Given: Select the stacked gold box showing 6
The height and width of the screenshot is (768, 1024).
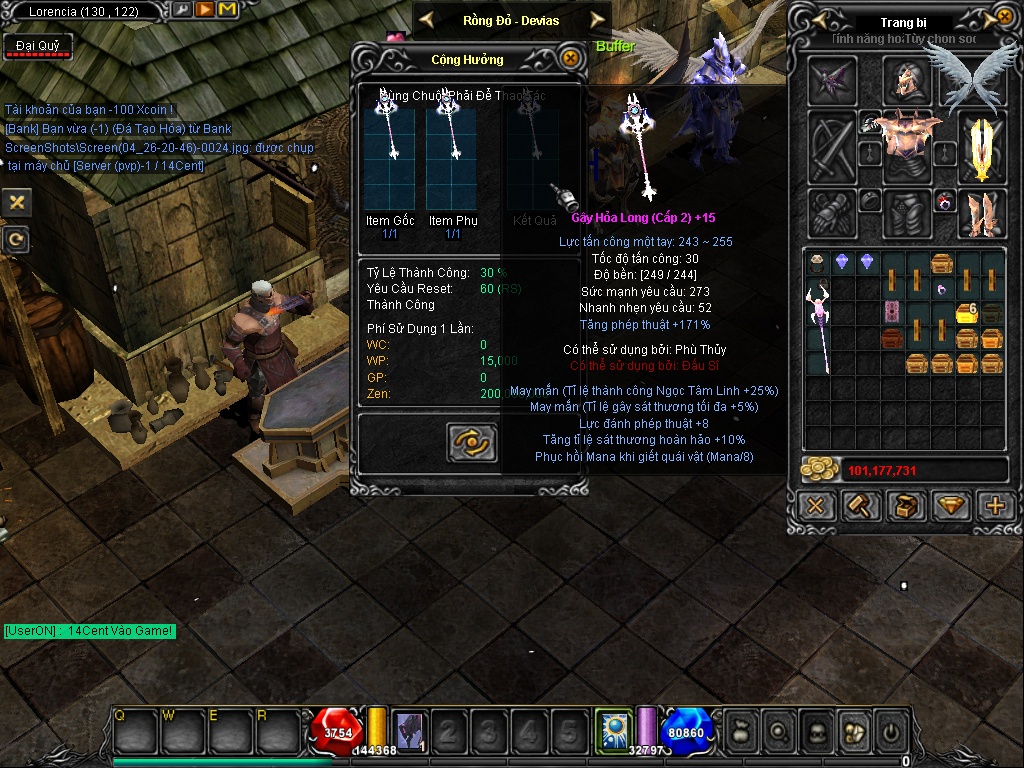Looking at the screenshot, I should click(x=966, y=313).
